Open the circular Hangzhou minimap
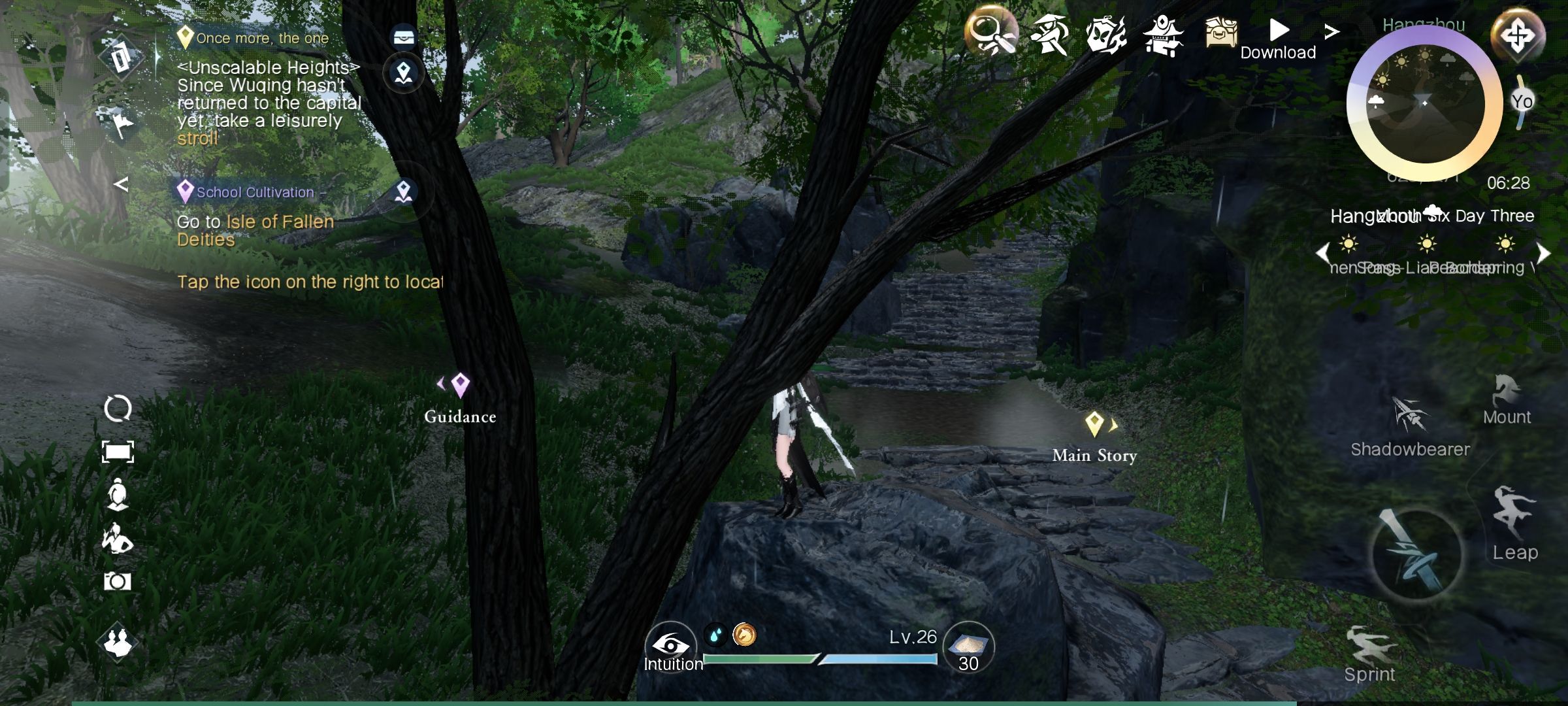The height and width of the screenshot is (706, 1568). (1424, 105)
